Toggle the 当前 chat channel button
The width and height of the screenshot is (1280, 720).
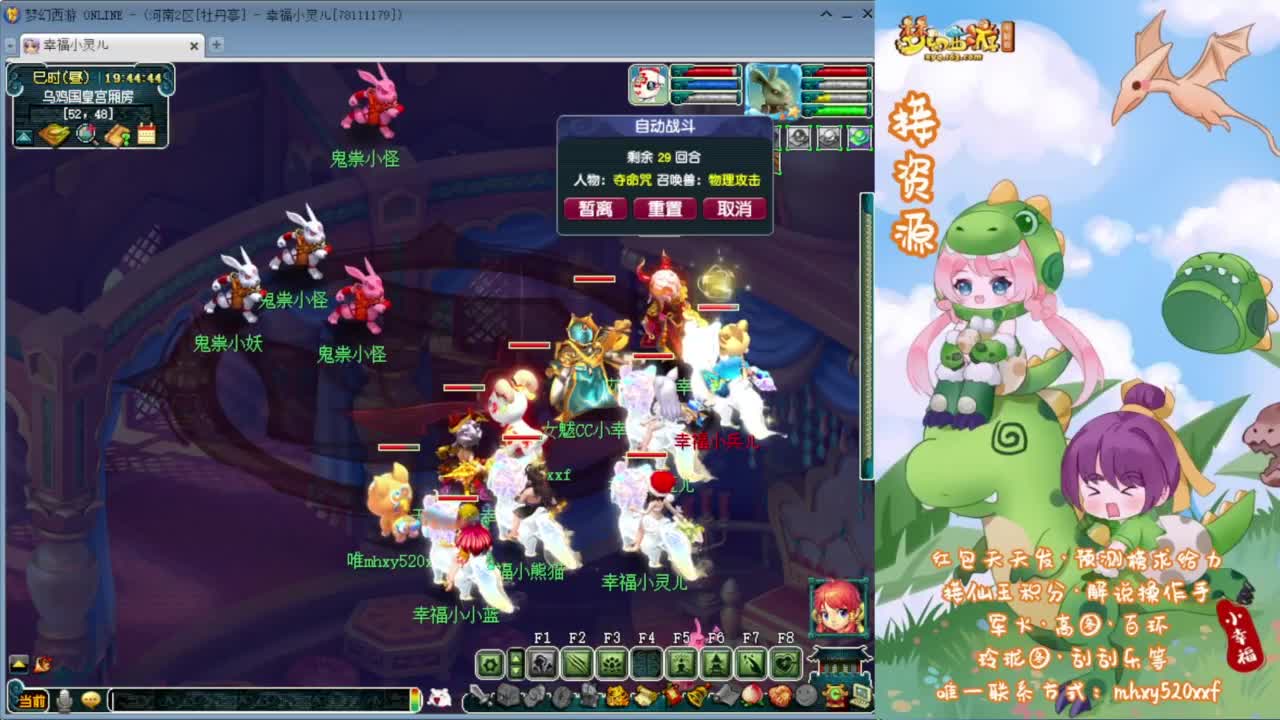click(x=30, y=701)
